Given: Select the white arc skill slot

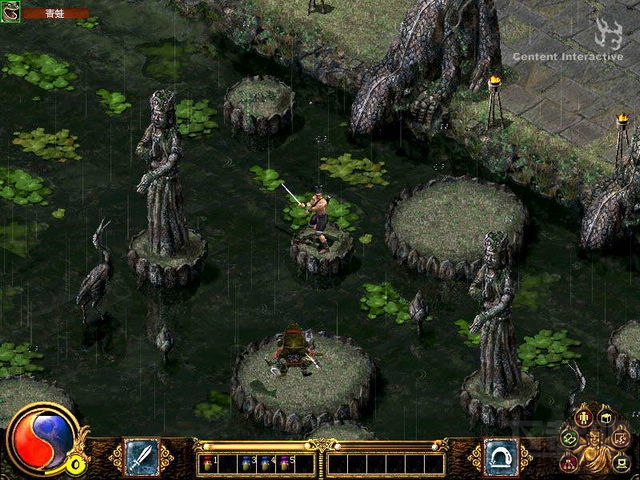Looking at the screenshot, I should (x=500, y=456).
